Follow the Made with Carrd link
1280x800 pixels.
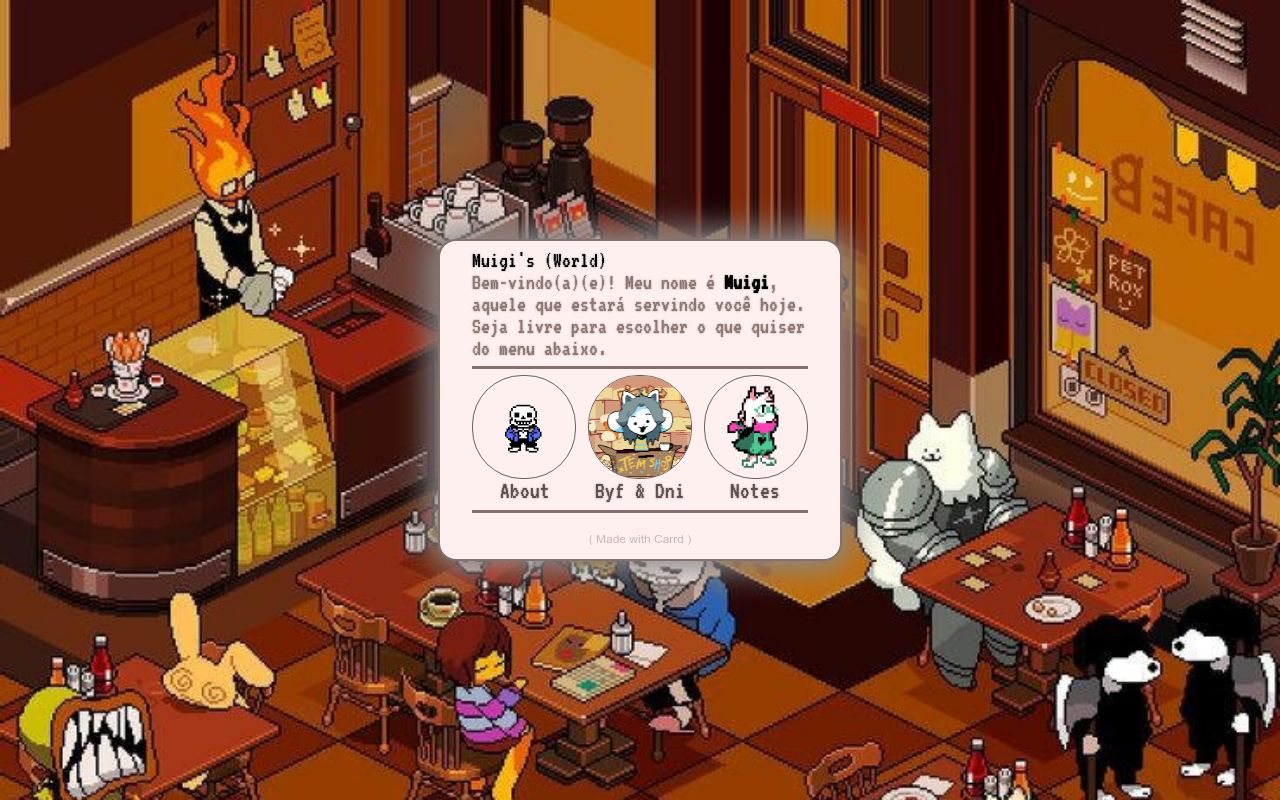pos(640,539)
